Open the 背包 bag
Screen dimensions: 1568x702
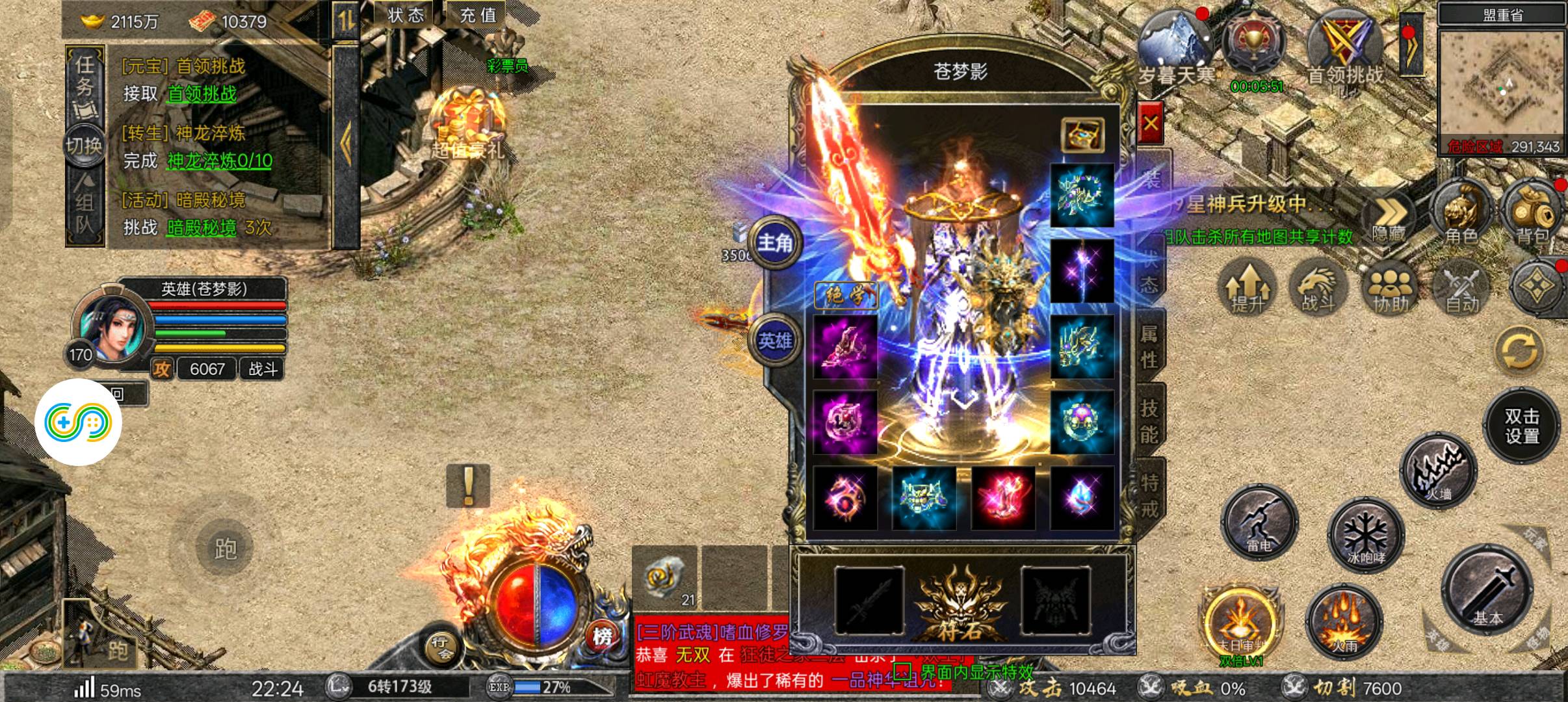coord(1532,213)
